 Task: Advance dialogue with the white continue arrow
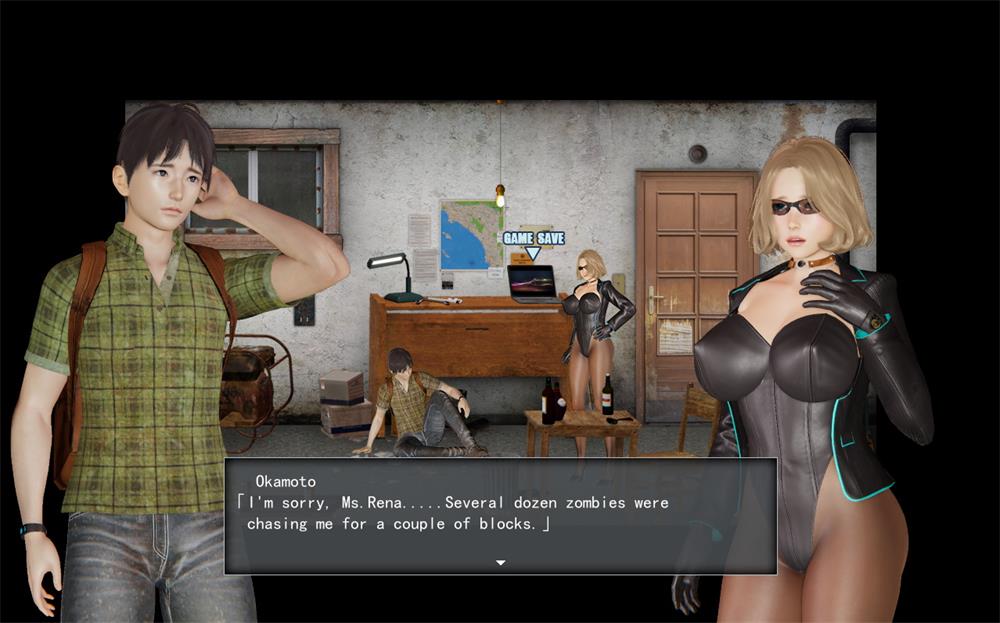tap(500, 563)
